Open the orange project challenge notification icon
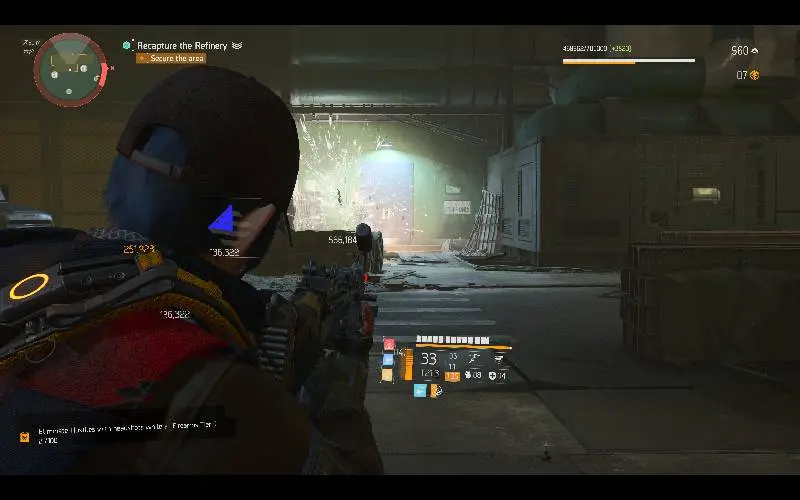 click(x=24, y=436)
